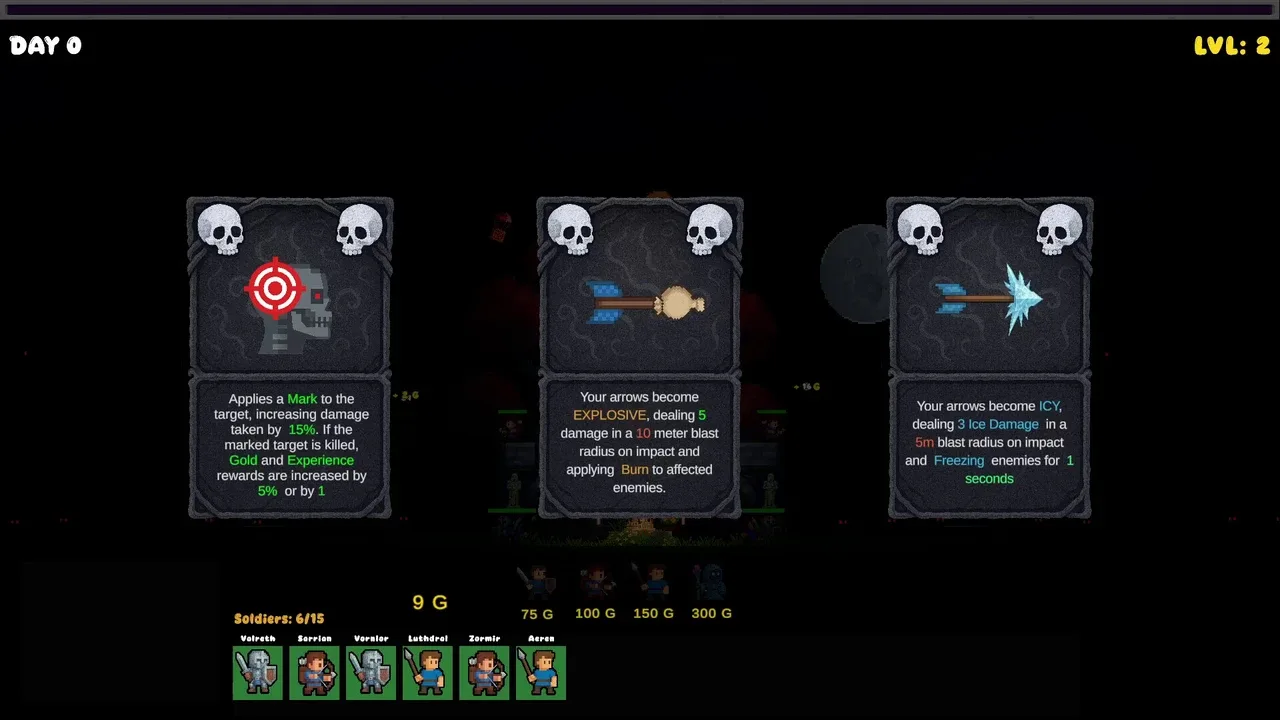Screen dimensions: 1280x720
Task: Purchase the 300 G hooded mage unit
Action: coord(711,582)
